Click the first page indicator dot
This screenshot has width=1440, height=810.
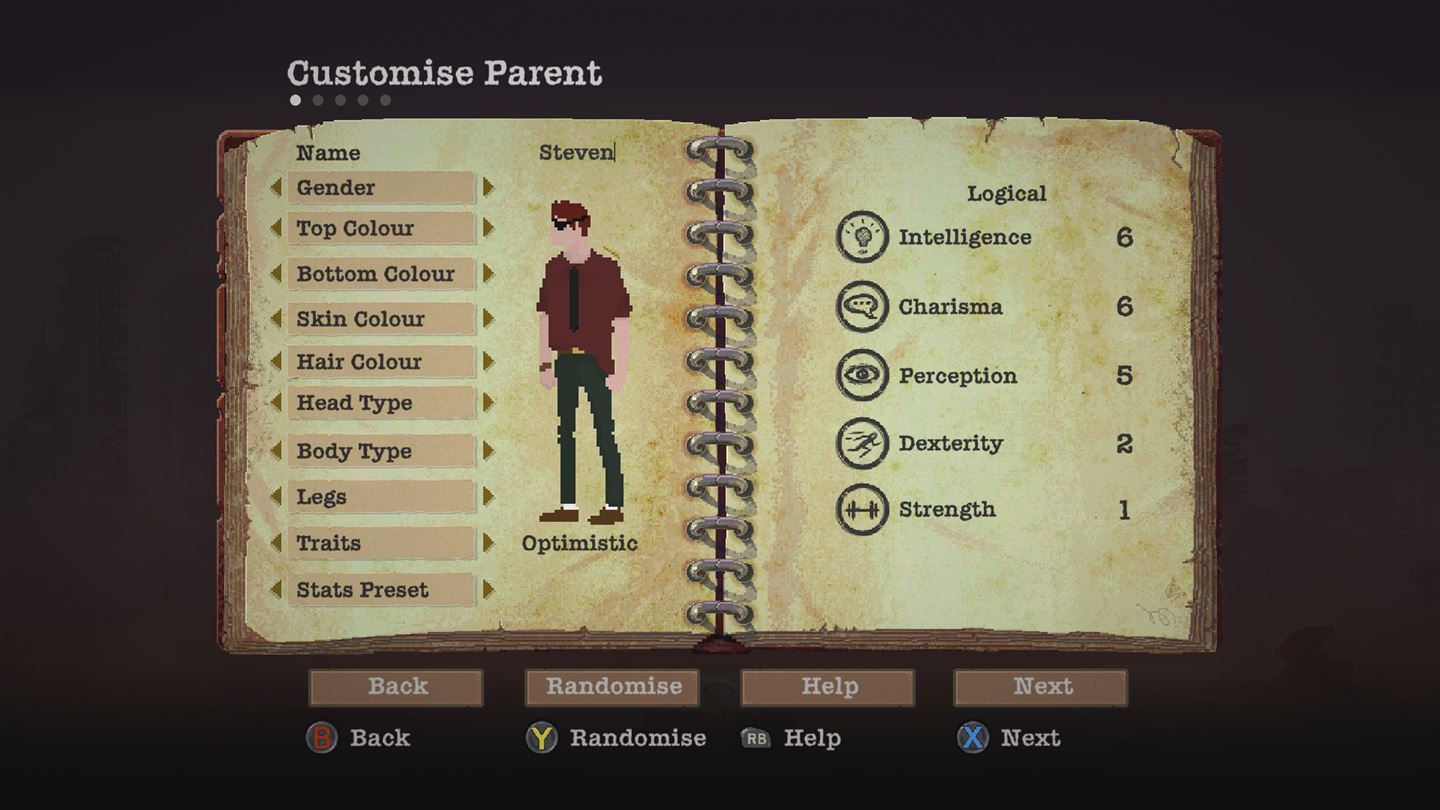(x=295, y=98)
